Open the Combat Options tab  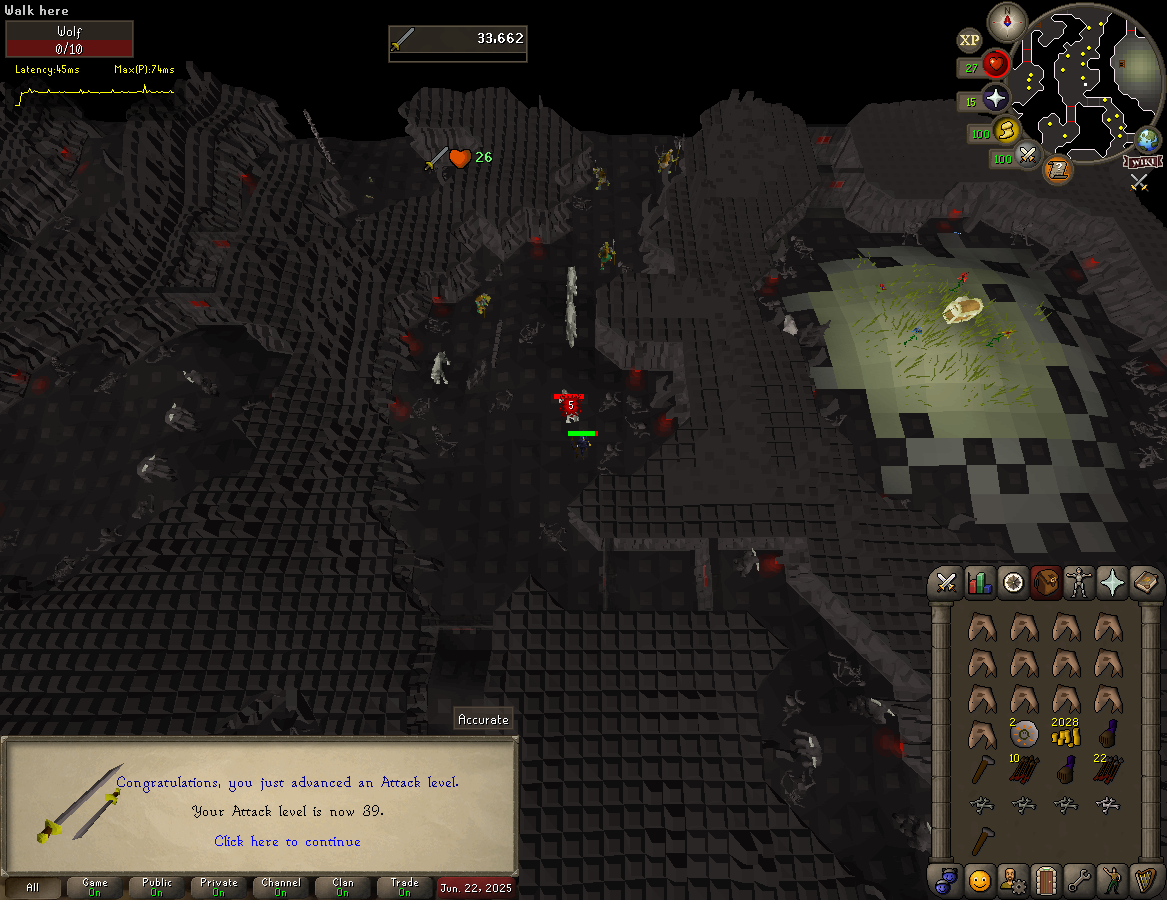click(947, 583)
